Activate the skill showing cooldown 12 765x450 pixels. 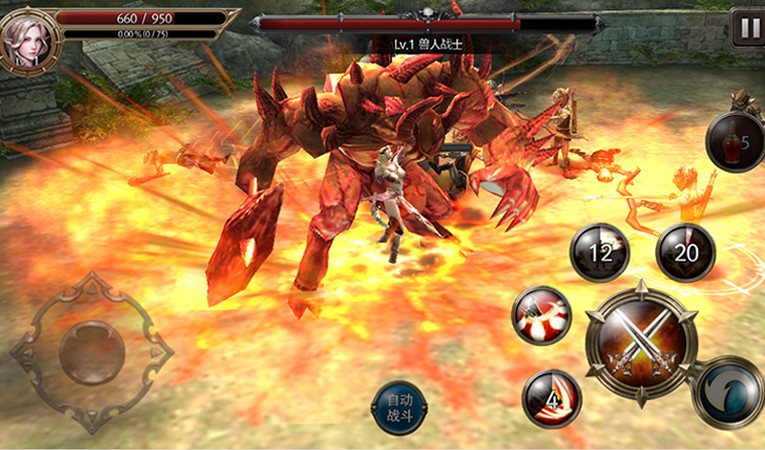tap(599, 253)
